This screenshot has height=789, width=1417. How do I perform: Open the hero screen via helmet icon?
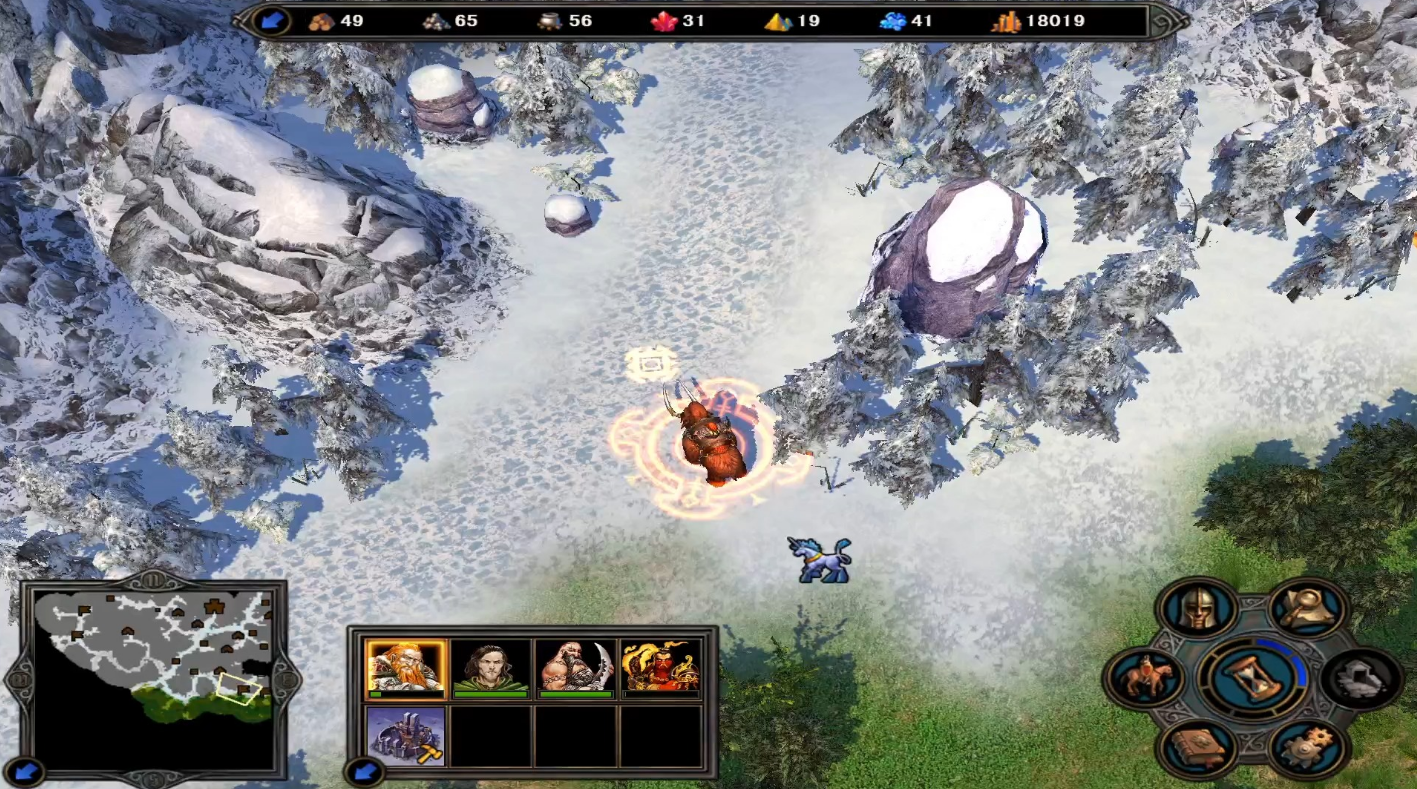point(1198,608)
